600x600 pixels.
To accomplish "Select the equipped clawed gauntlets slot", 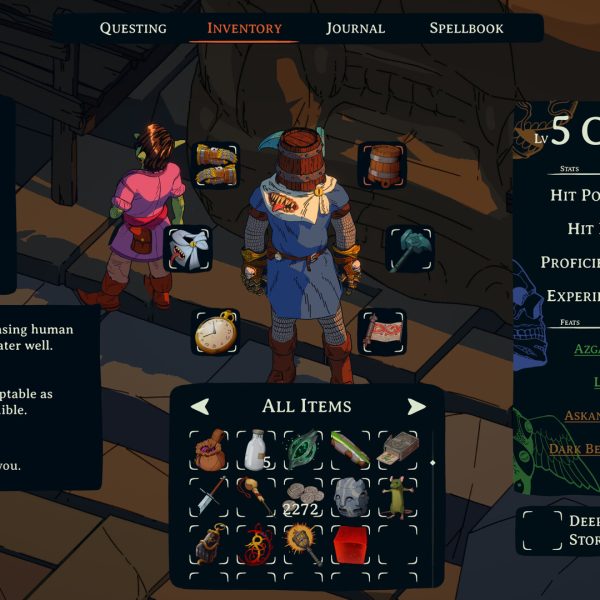I will (x=214, y=165).
